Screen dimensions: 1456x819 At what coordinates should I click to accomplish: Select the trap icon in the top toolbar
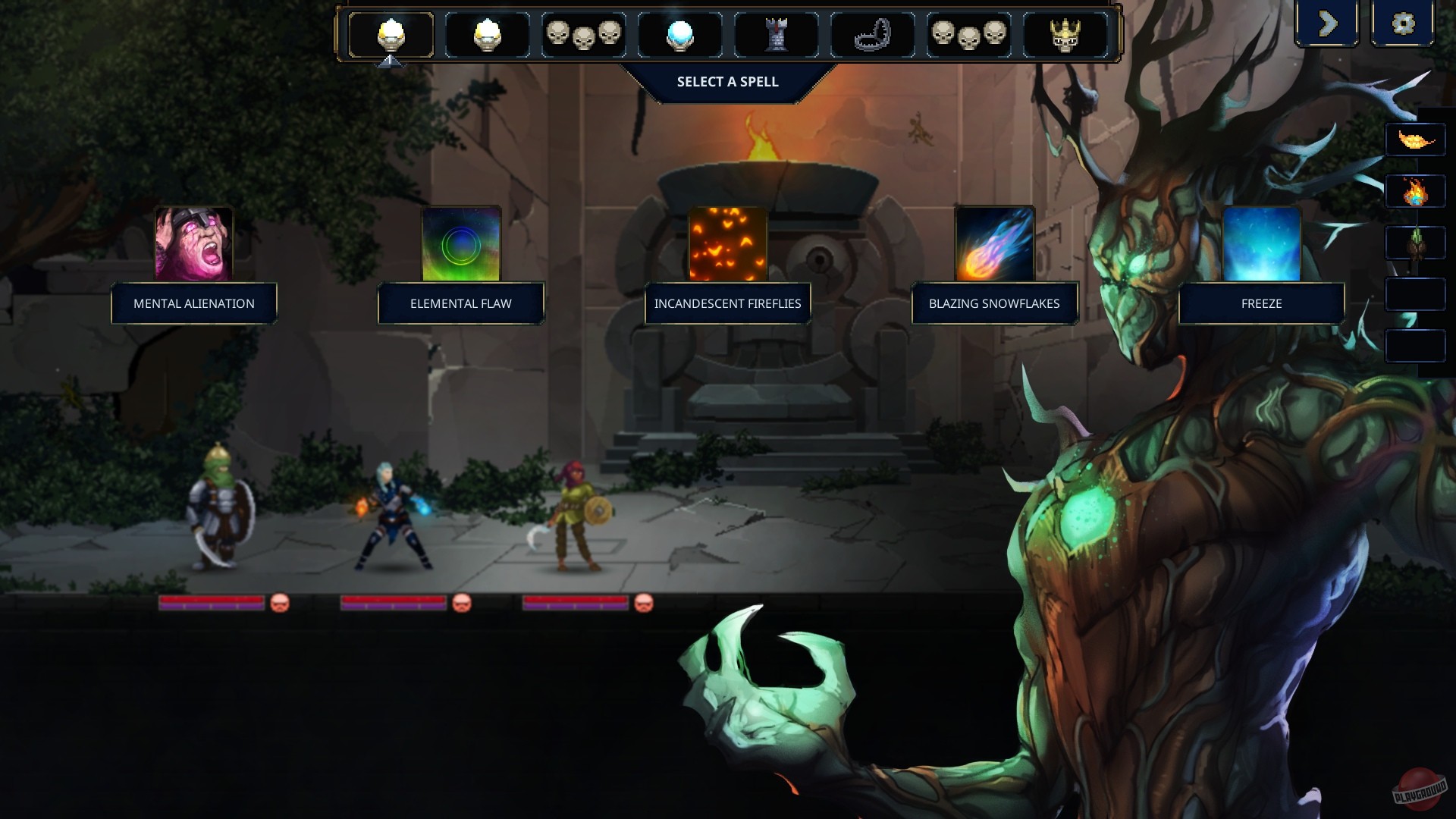click(x=873, y=34)
